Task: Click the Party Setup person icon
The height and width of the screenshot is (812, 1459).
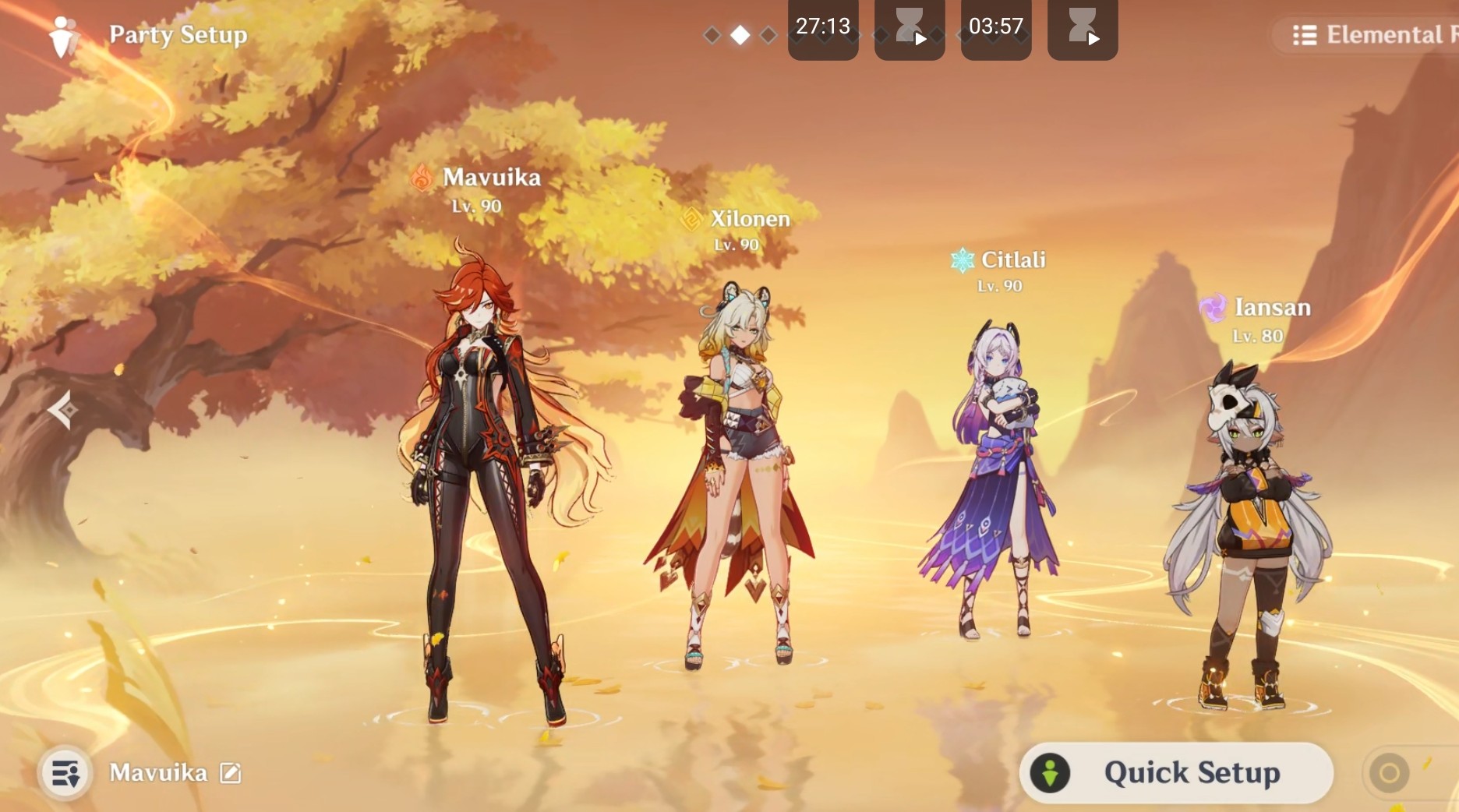Action: (65, 34)
